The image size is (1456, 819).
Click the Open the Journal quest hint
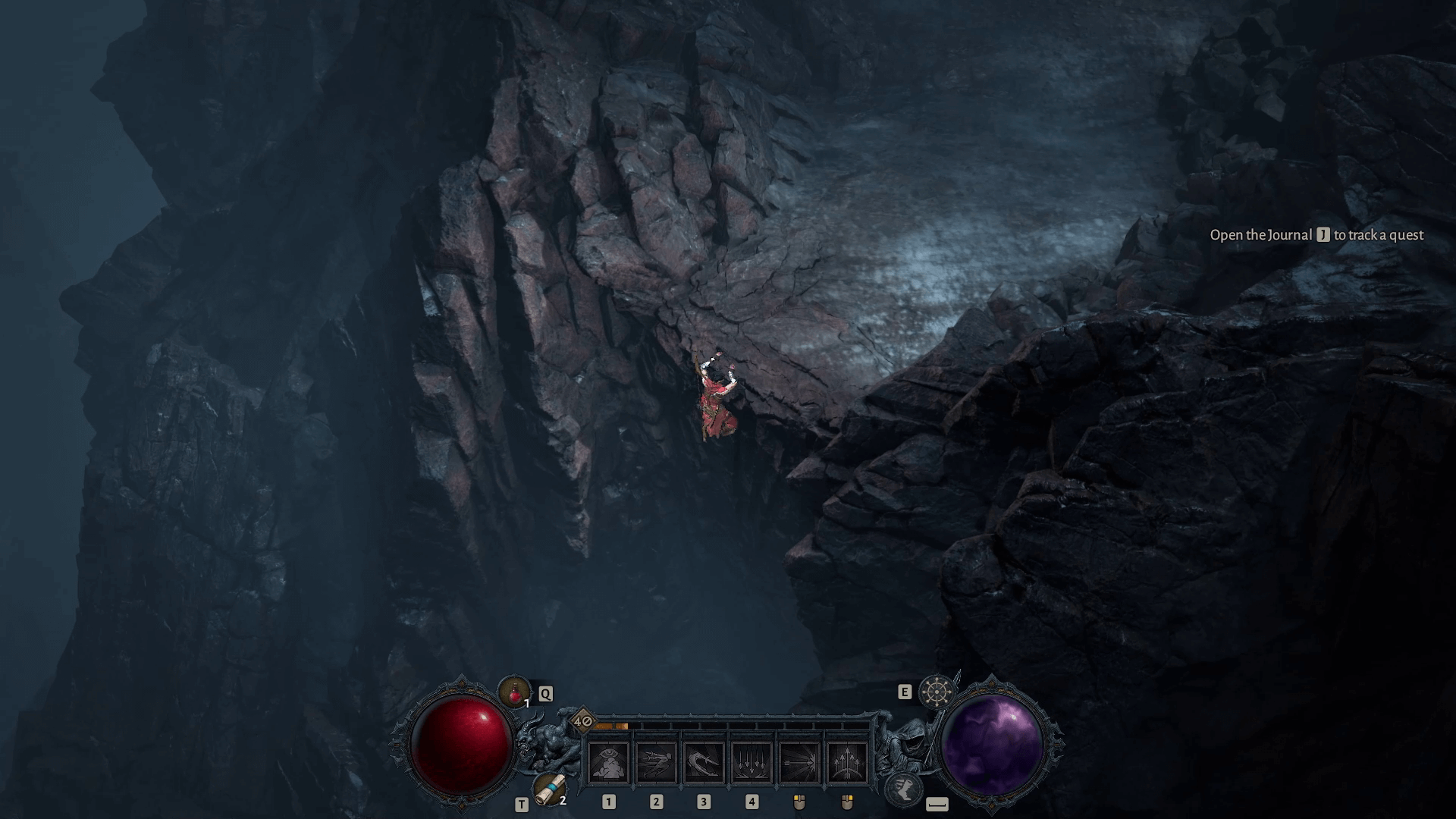pos(1316,235)
